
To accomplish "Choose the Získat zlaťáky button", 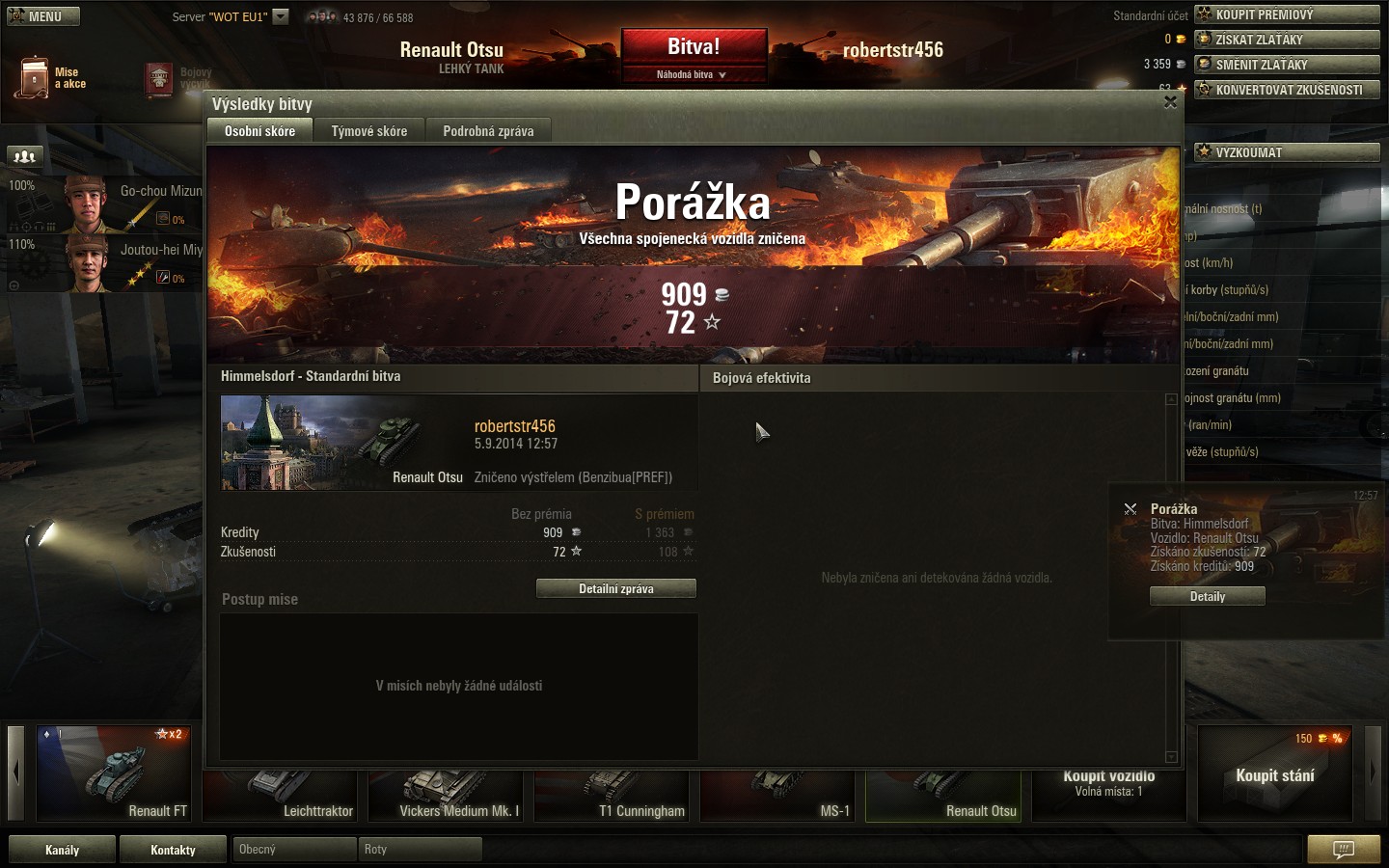I will 1287,40.
